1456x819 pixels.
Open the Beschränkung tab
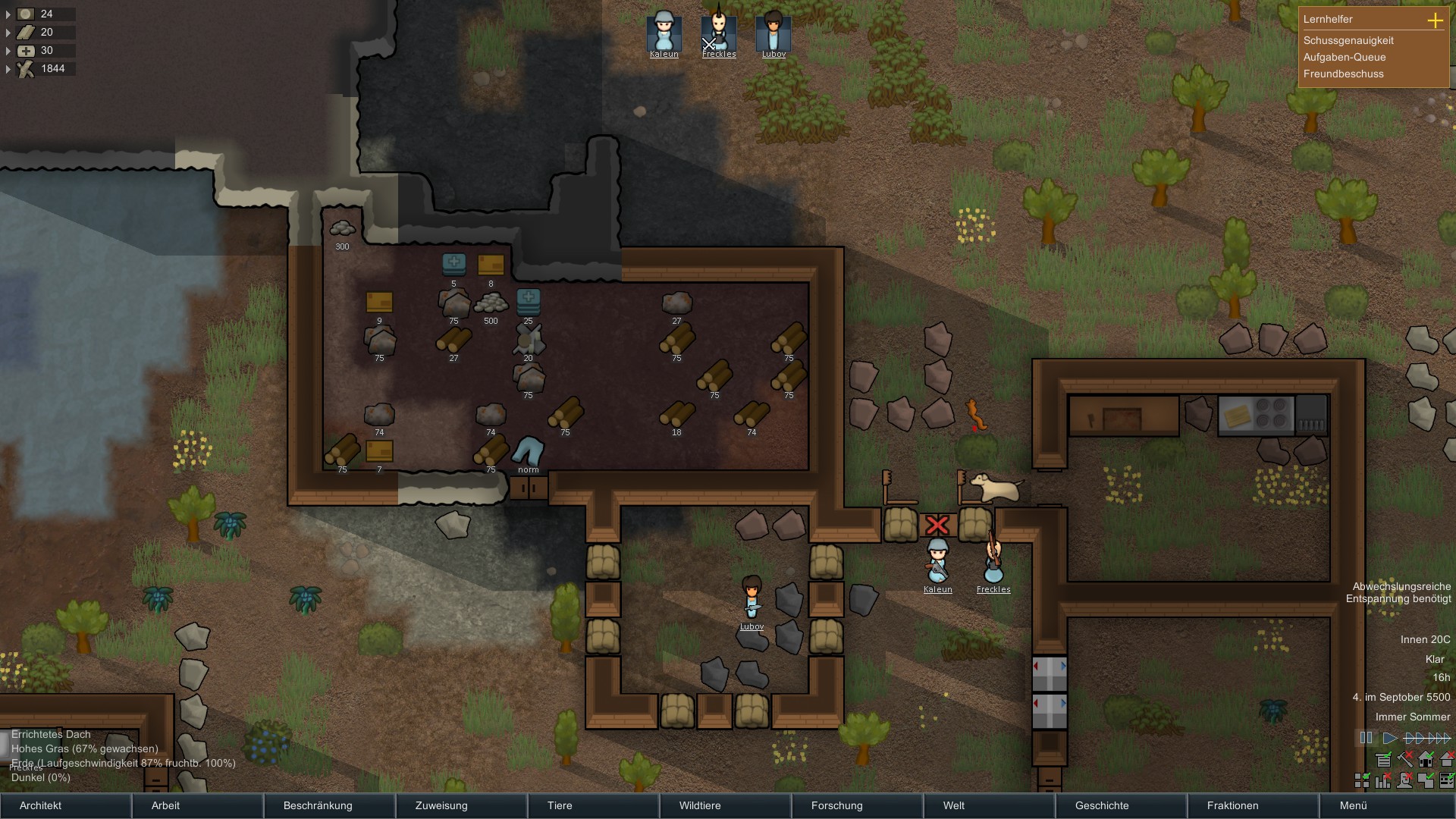[329, 805]
